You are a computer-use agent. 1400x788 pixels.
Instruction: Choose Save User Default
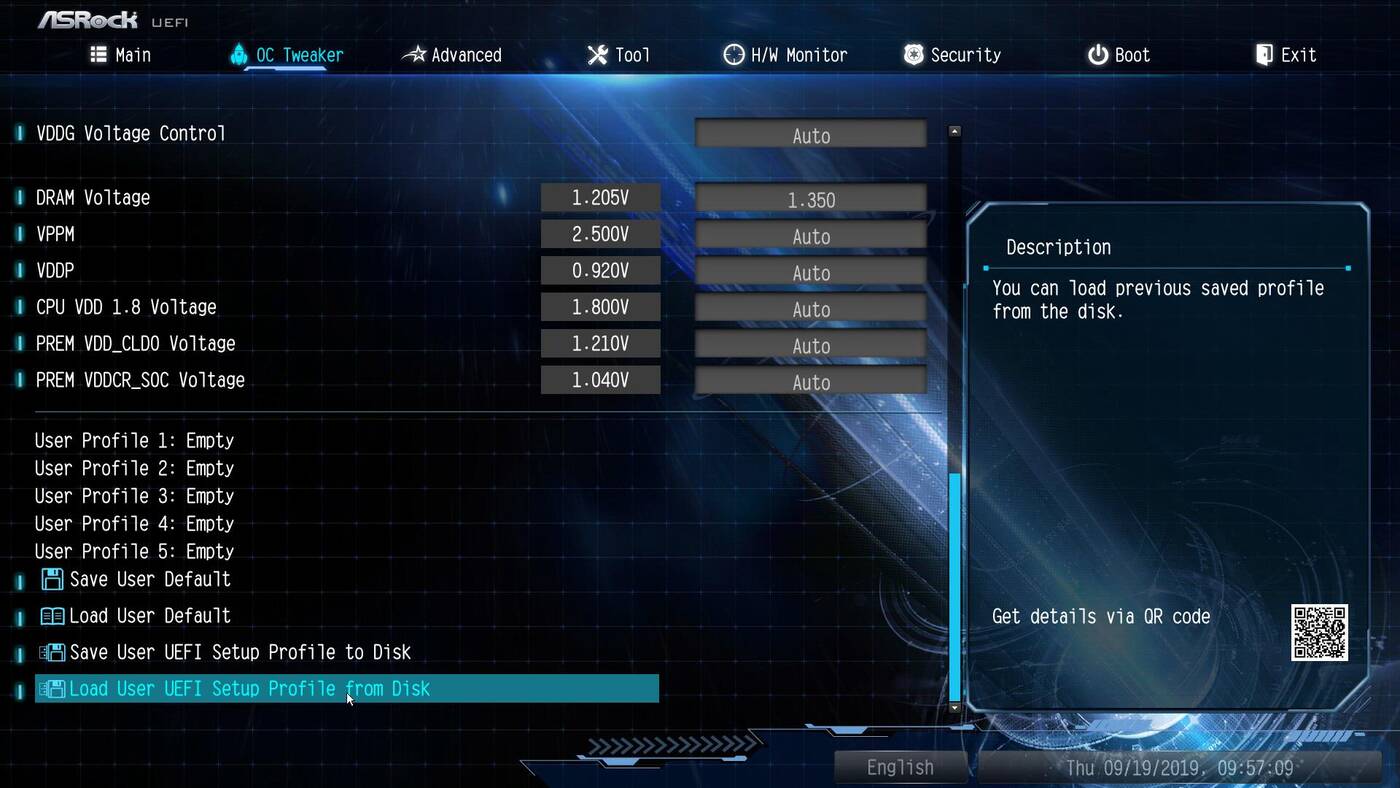click(x=149, y=579)
